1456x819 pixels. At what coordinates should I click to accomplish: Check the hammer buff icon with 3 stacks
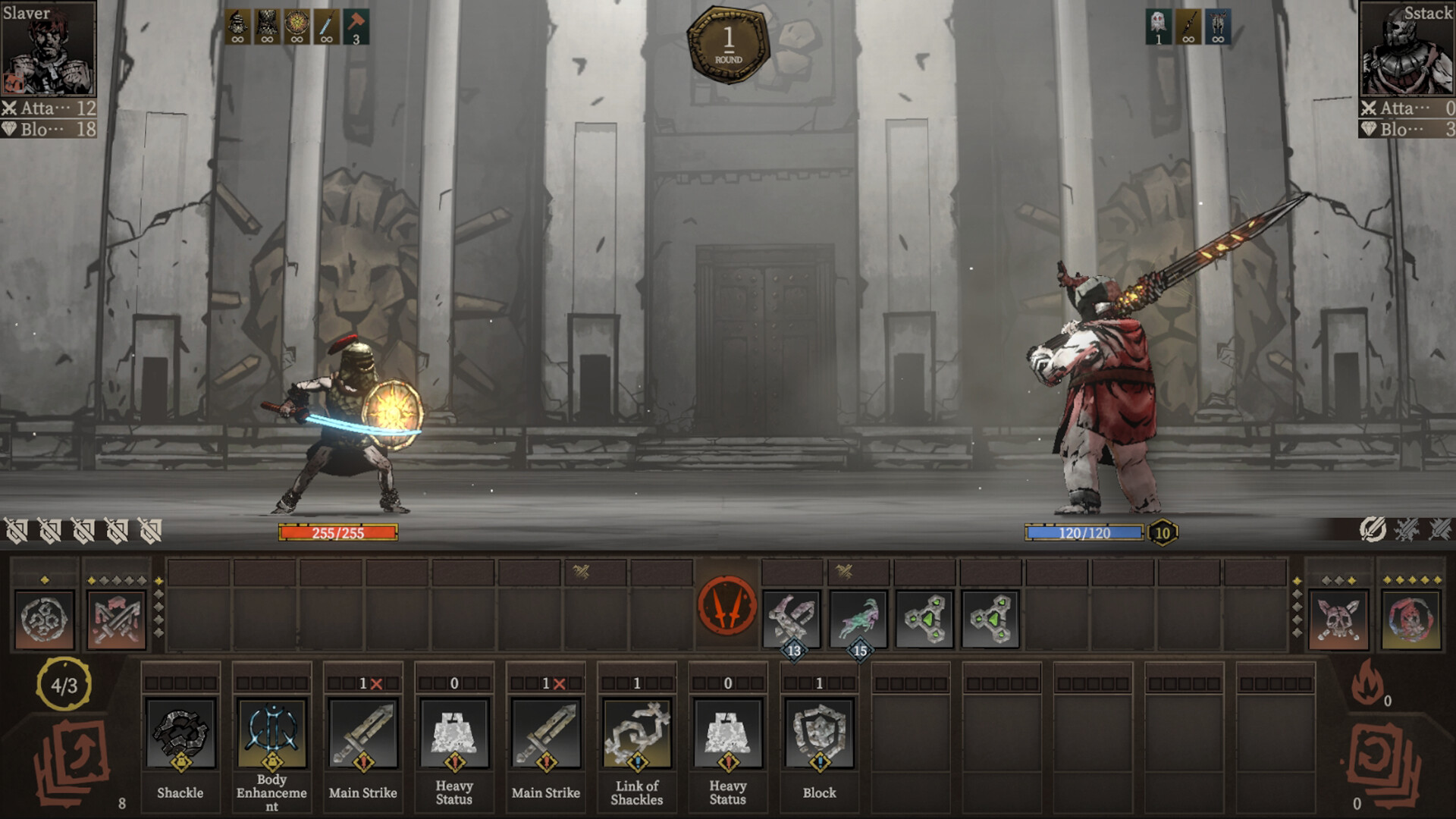click(356, 27)
